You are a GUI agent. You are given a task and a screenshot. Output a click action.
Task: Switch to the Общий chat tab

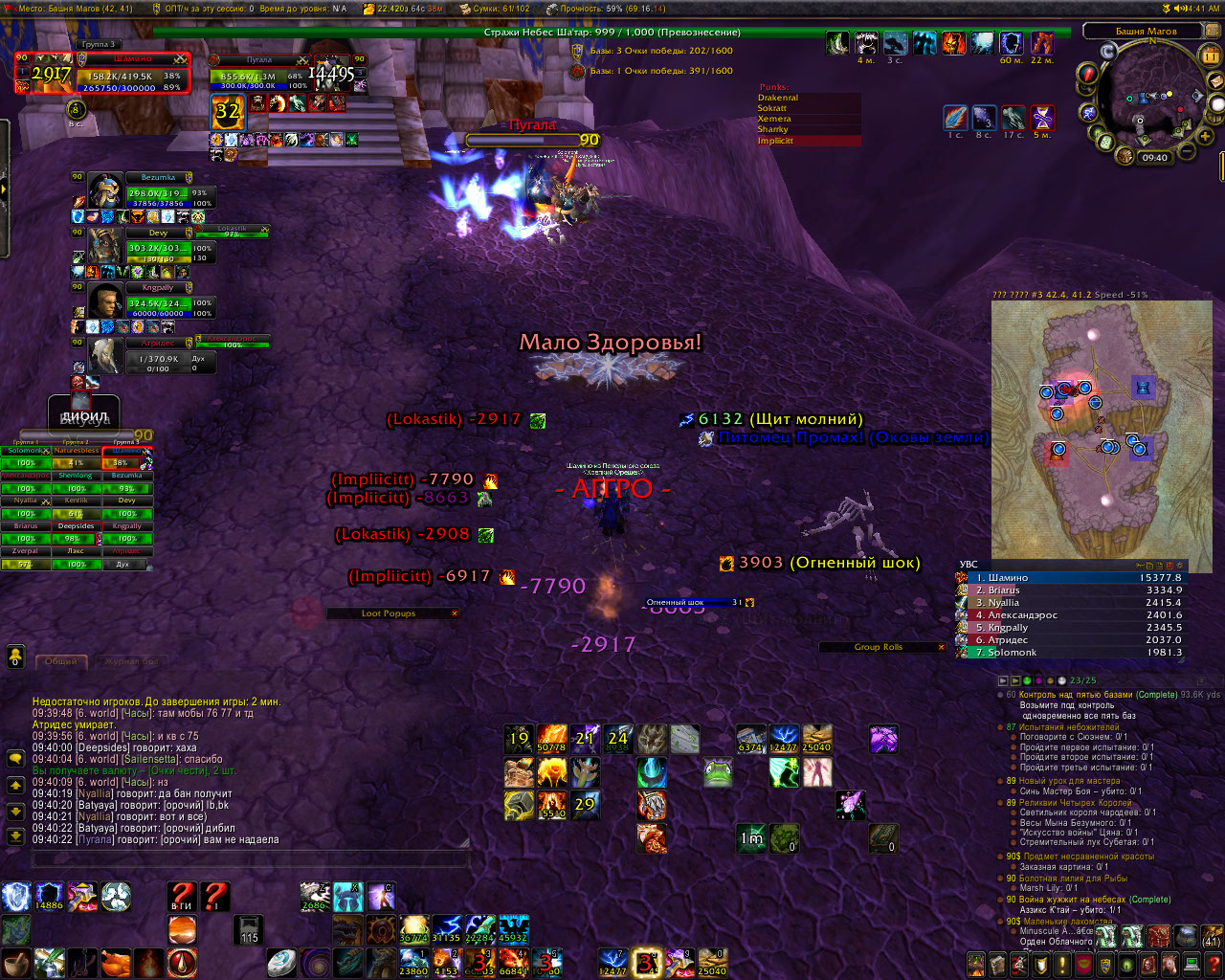(61, 660)
